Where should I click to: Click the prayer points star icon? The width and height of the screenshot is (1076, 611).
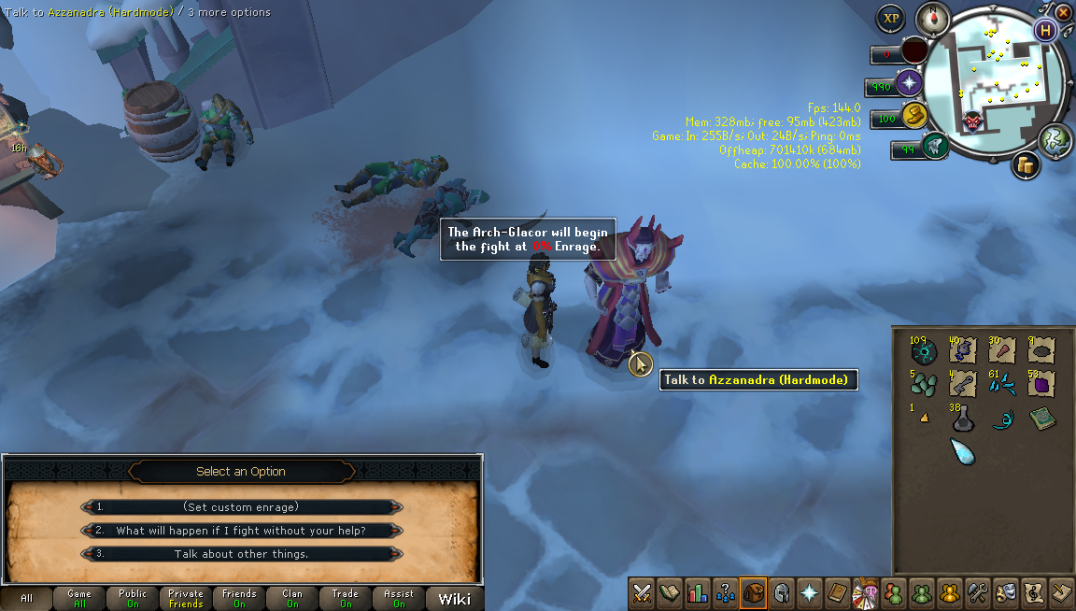click(909, 83)
